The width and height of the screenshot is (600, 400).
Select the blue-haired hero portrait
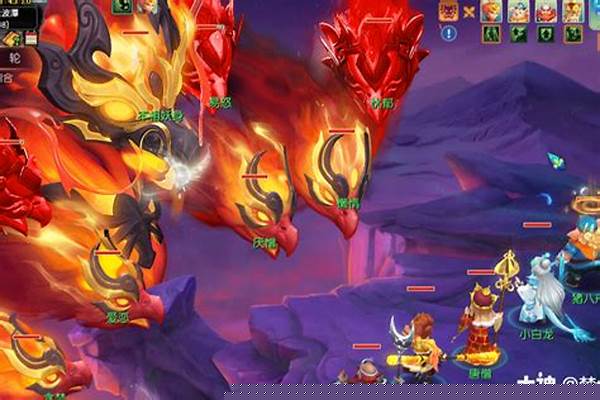pyautogui.click(x=519, y=11)
